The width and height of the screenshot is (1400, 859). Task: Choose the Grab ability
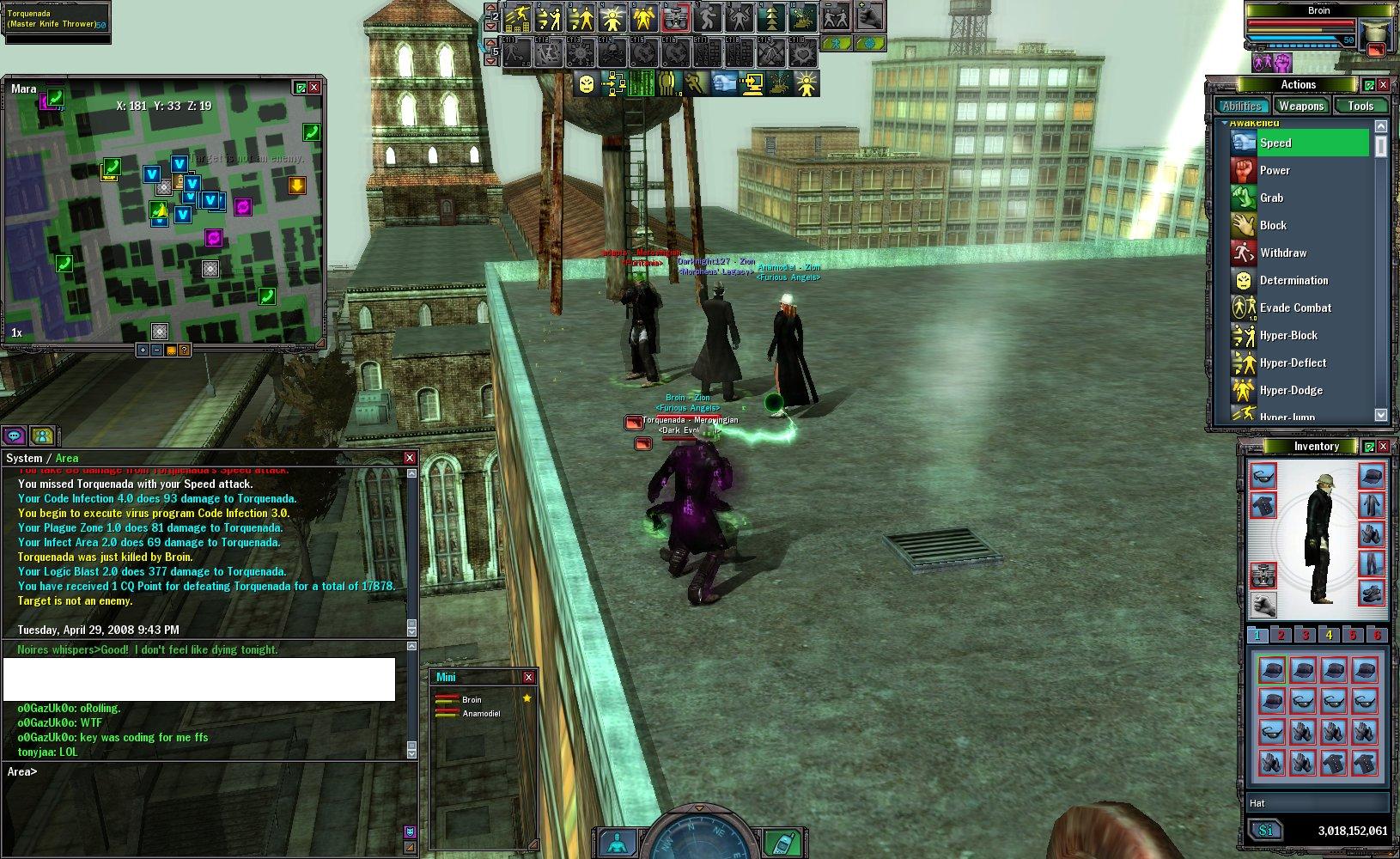pos(1271,198)
